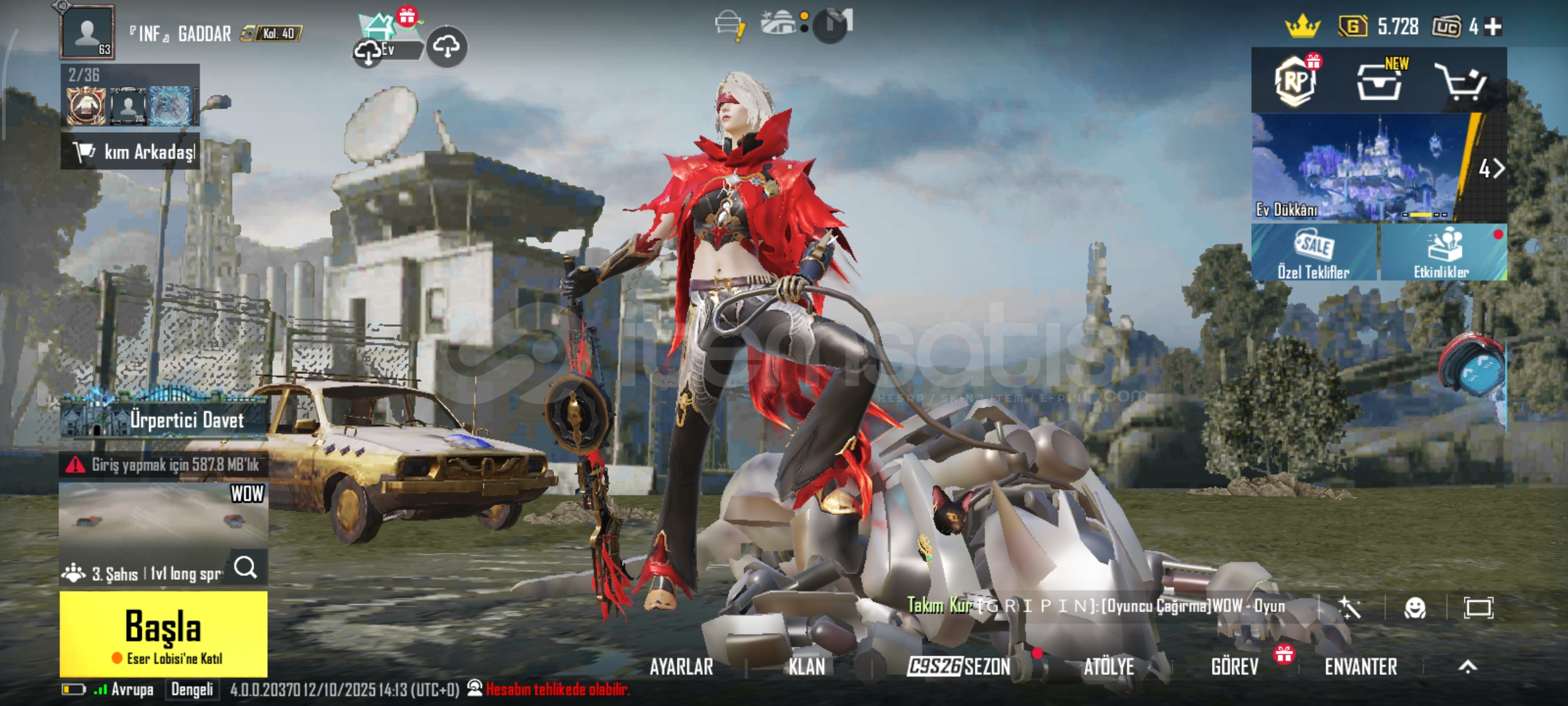Open the ATÖLYE workshop
Image resolution: width=1568 pixels, height=706 pixels.
pos(1109,667)
